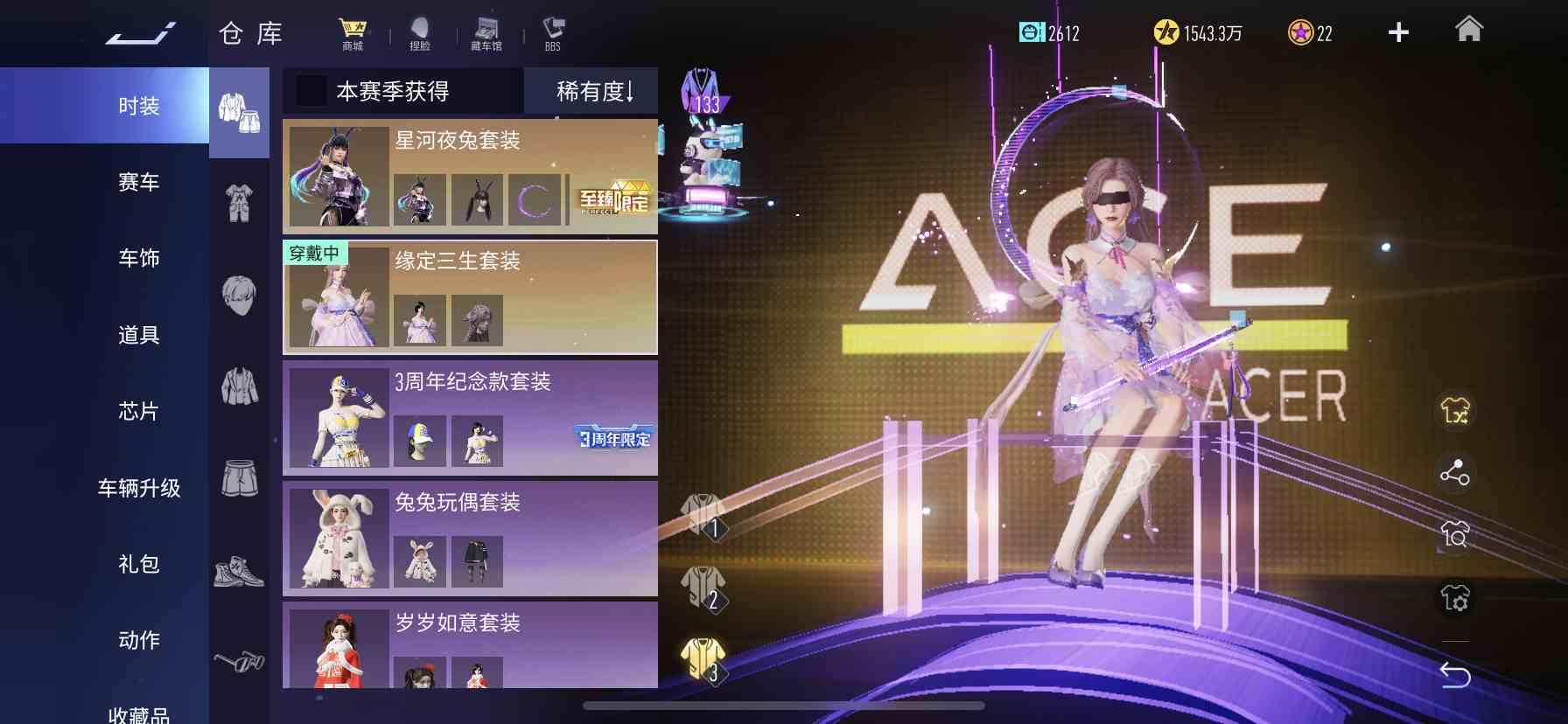Open the 礼包 category

tap(138, 564)
